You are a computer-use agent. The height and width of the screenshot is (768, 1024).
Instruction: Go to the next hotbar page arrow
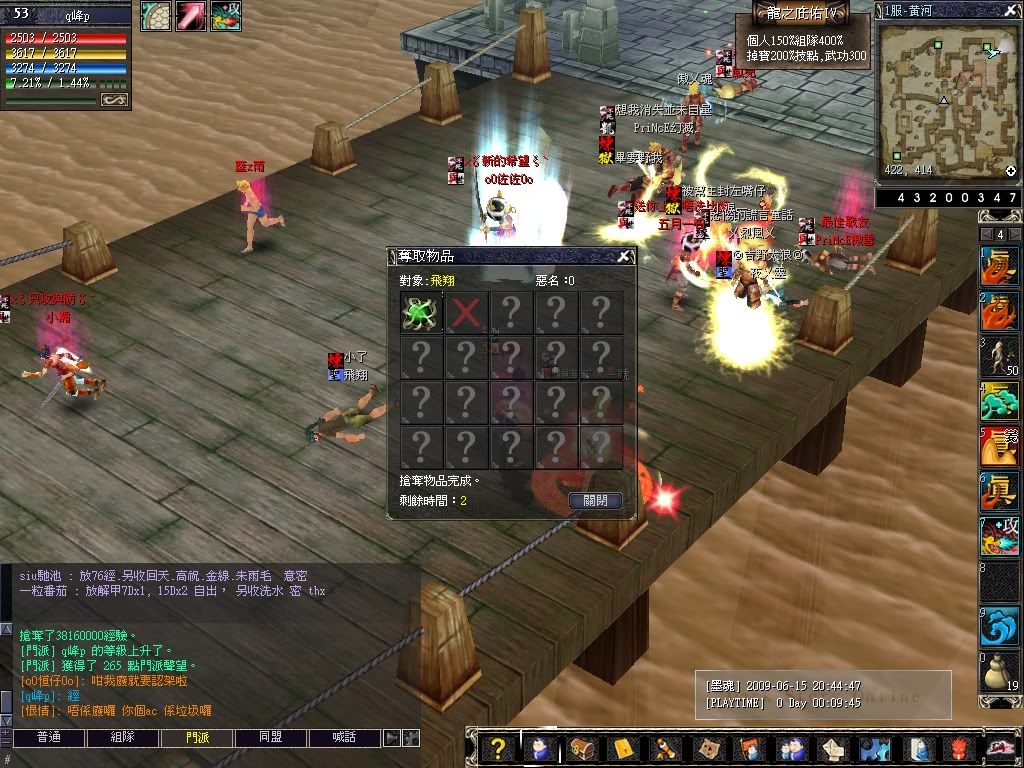[1014, 235]
